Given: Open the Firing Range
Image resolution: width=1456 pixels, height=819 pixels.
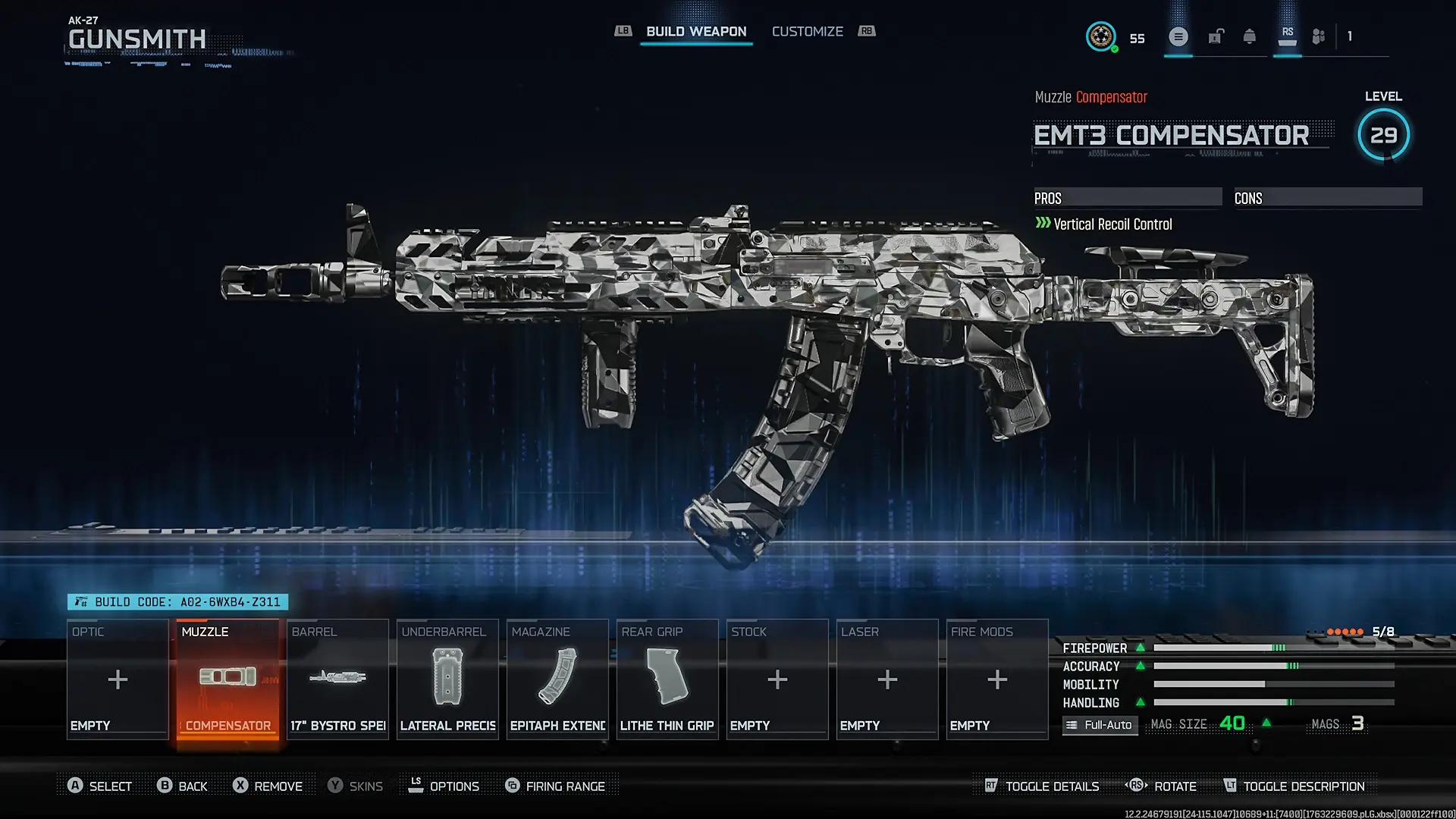Looking at the screenshot, I should tap(557, 786).
